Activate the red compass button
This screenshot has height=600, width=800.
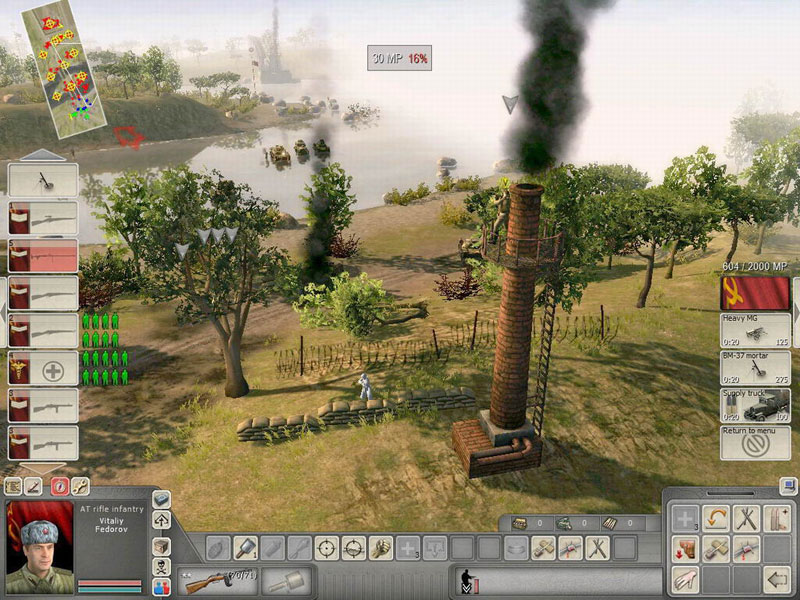[59, 487]
